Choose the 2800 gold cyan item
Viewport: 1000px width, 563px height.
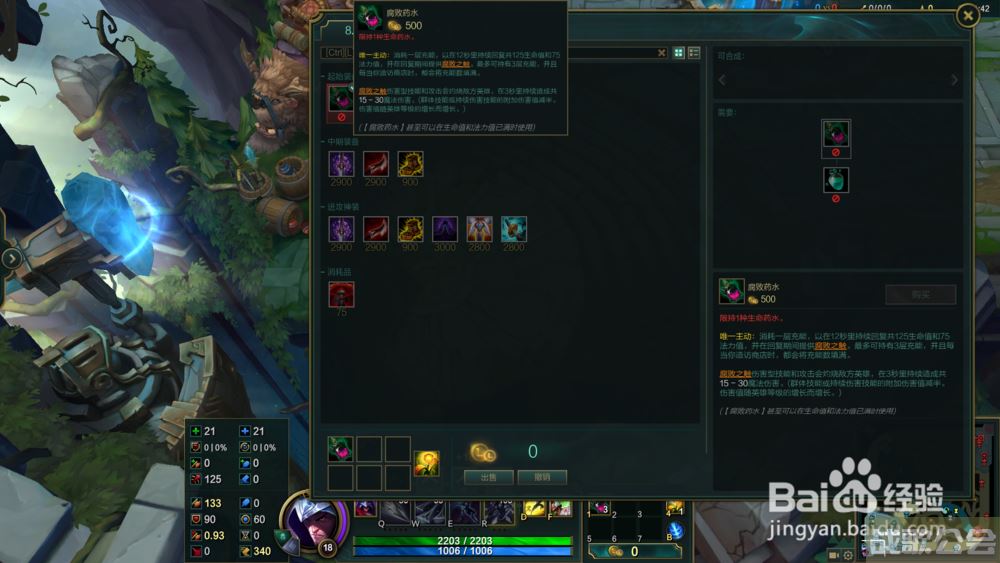tap(514, 229)
